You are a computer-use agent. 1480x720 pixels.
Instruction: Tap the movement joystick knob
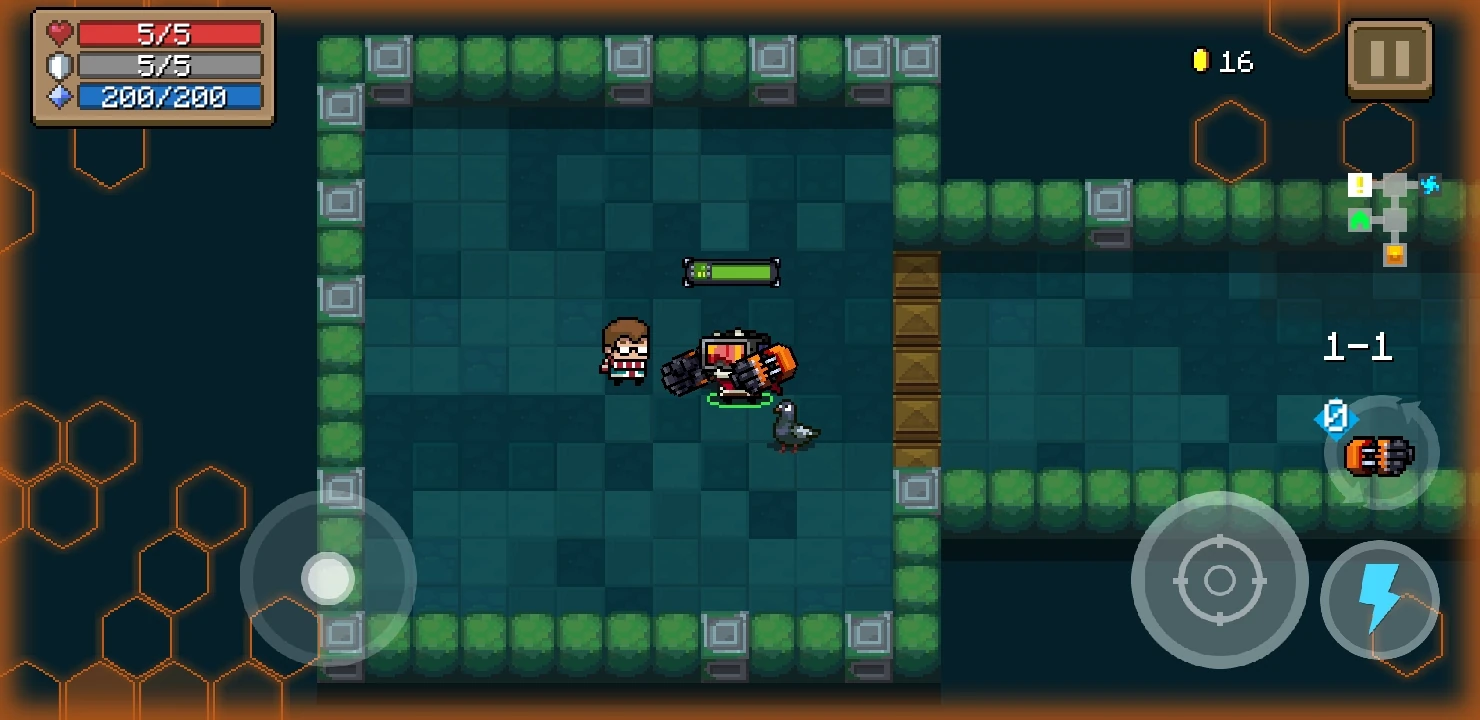pyautogui.click(x=330, y=578)
